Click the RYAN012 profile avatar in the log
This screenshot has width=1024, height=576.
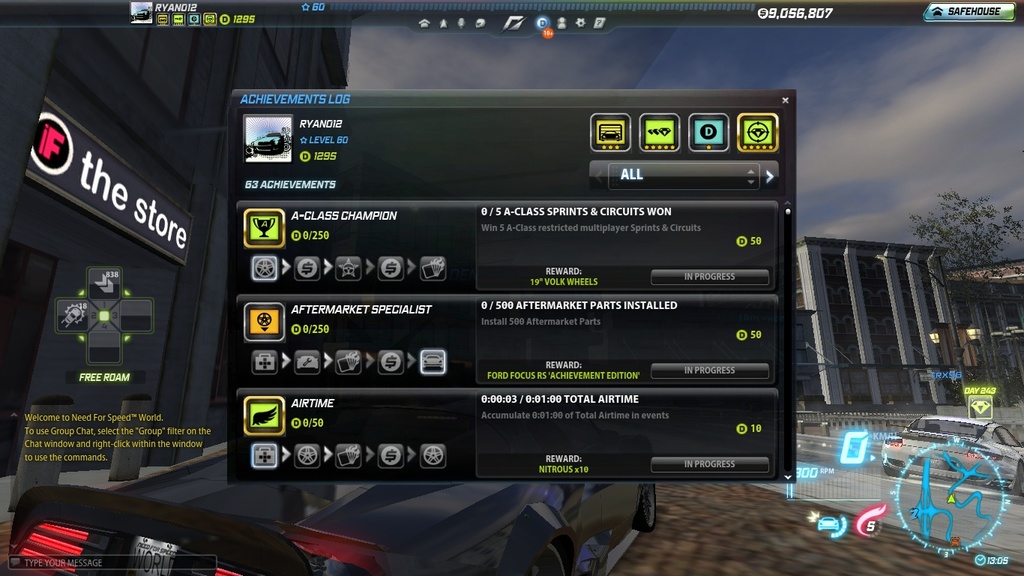pyautogui.click(x=268, y=139)
